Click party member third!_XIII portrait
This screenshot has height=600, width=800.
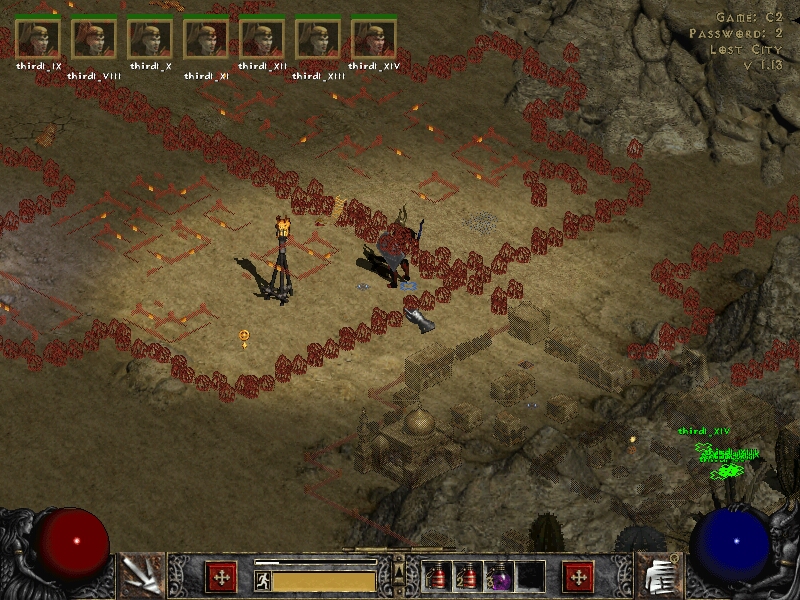point(318,39)
